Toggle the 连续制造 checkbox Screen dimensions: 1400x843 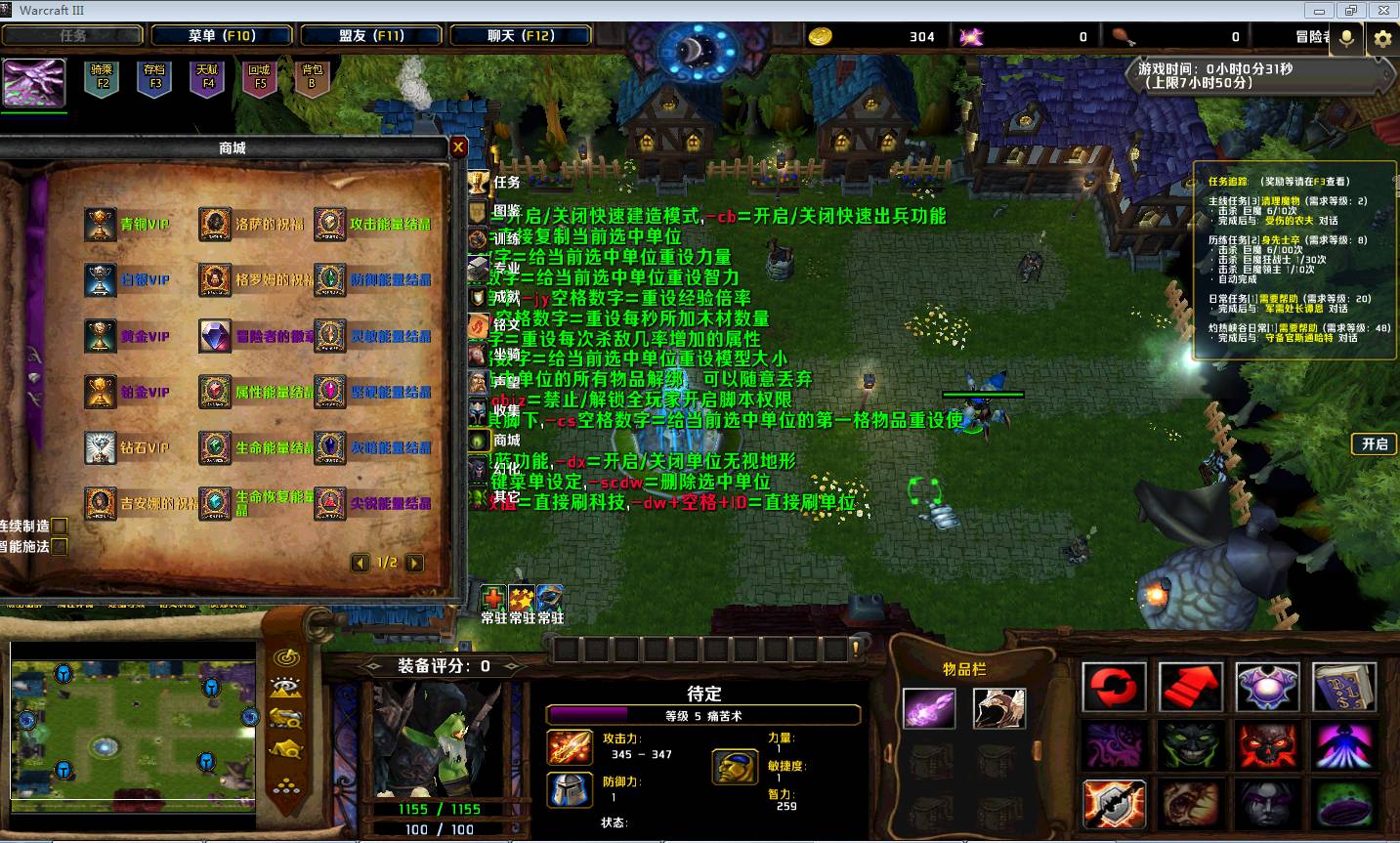point(60,527)
